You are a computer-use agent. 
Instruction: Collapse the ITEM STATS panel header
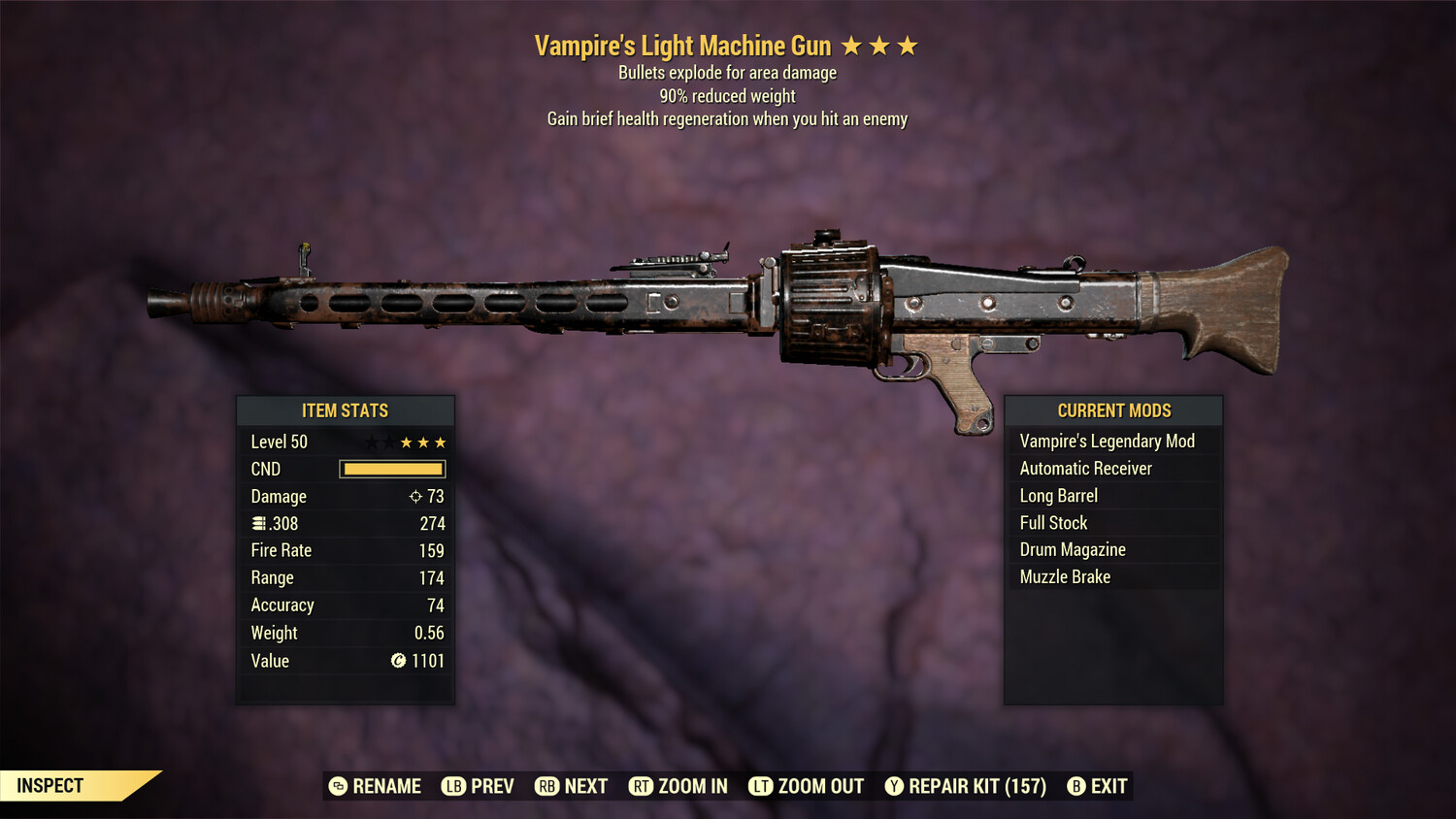click(346, 410)
